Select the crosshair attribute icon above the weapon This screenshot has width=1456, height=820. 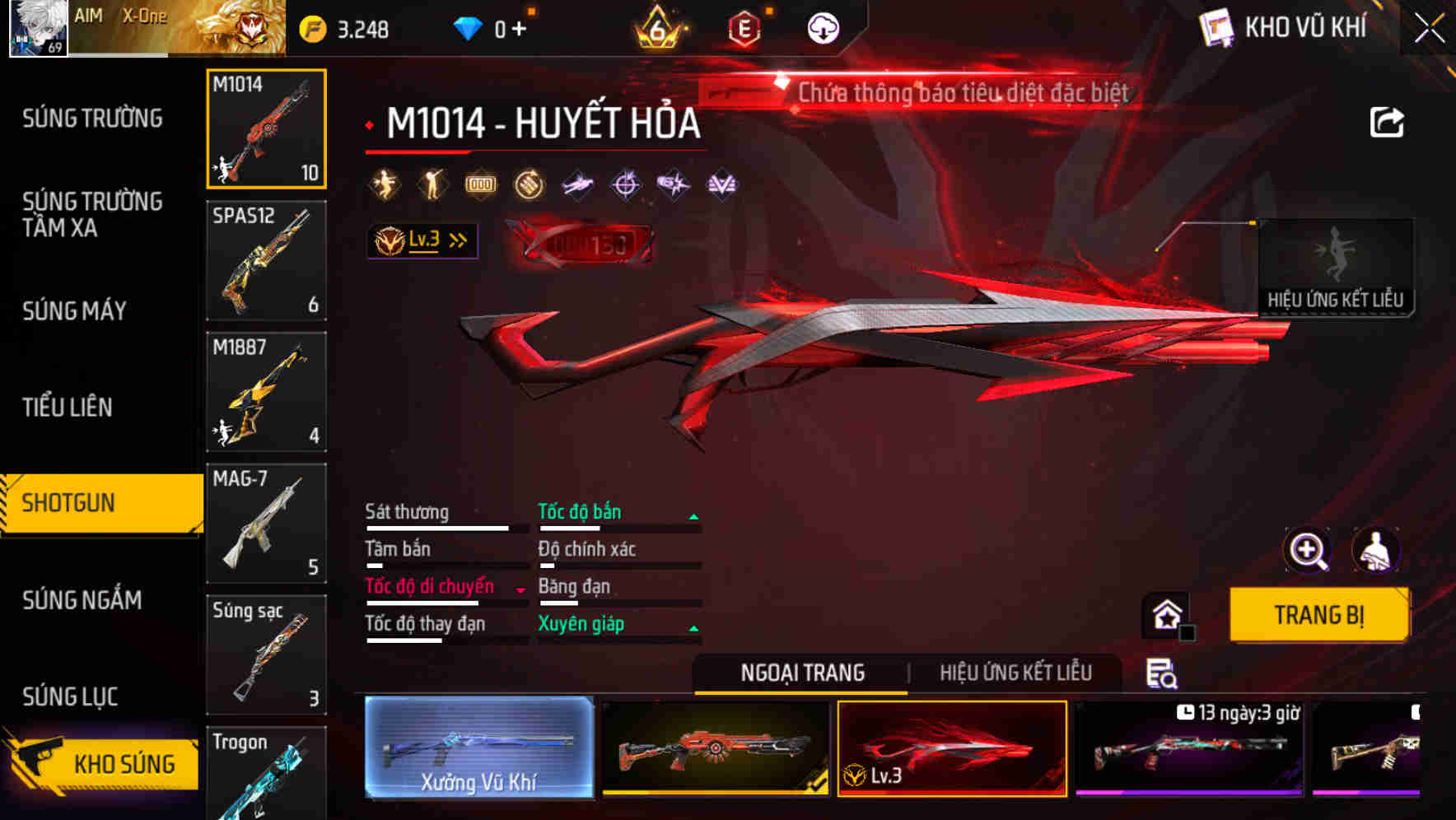pyautogui.click(x=625, y=184)
